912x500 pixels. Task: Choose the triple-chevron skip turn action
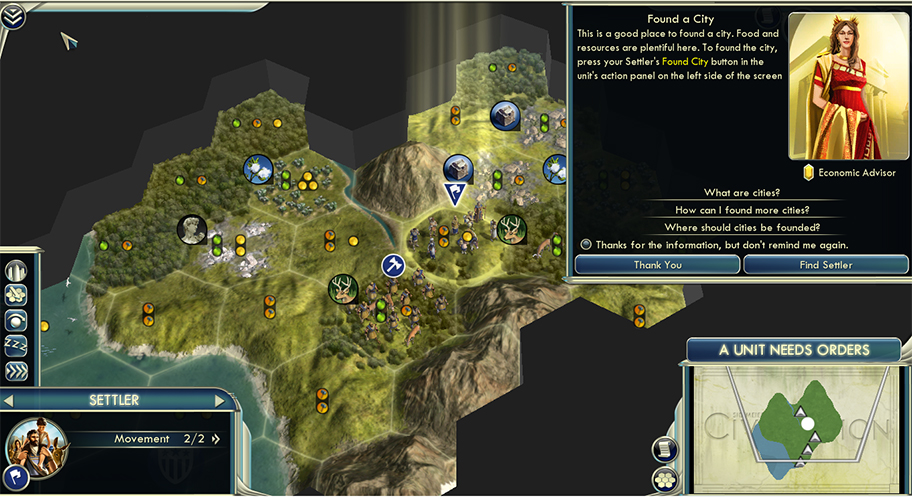click(x=16, y=371)
